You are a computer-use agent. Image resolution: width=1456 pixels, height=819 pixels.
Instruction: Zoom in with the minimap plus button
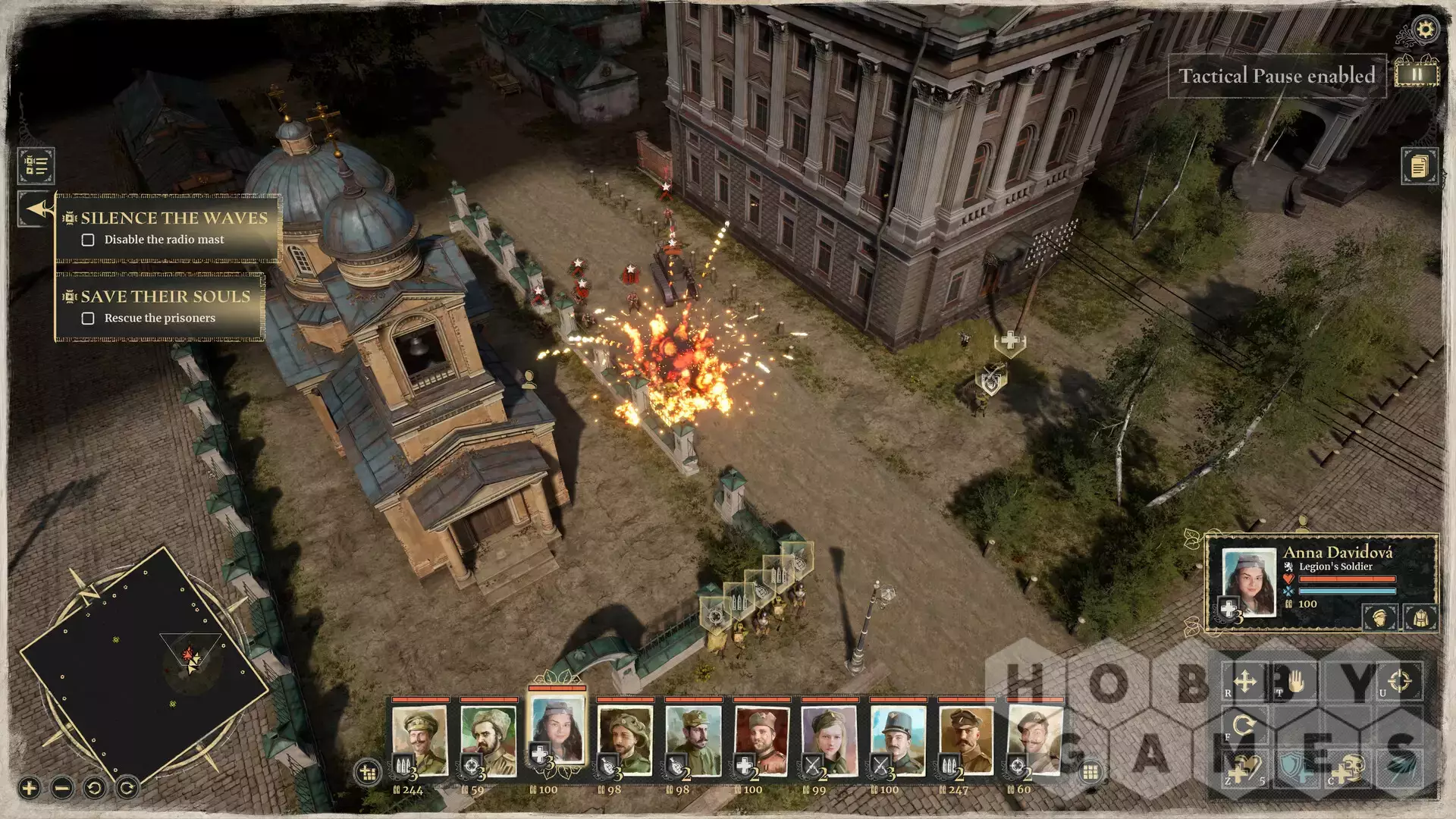29,788
